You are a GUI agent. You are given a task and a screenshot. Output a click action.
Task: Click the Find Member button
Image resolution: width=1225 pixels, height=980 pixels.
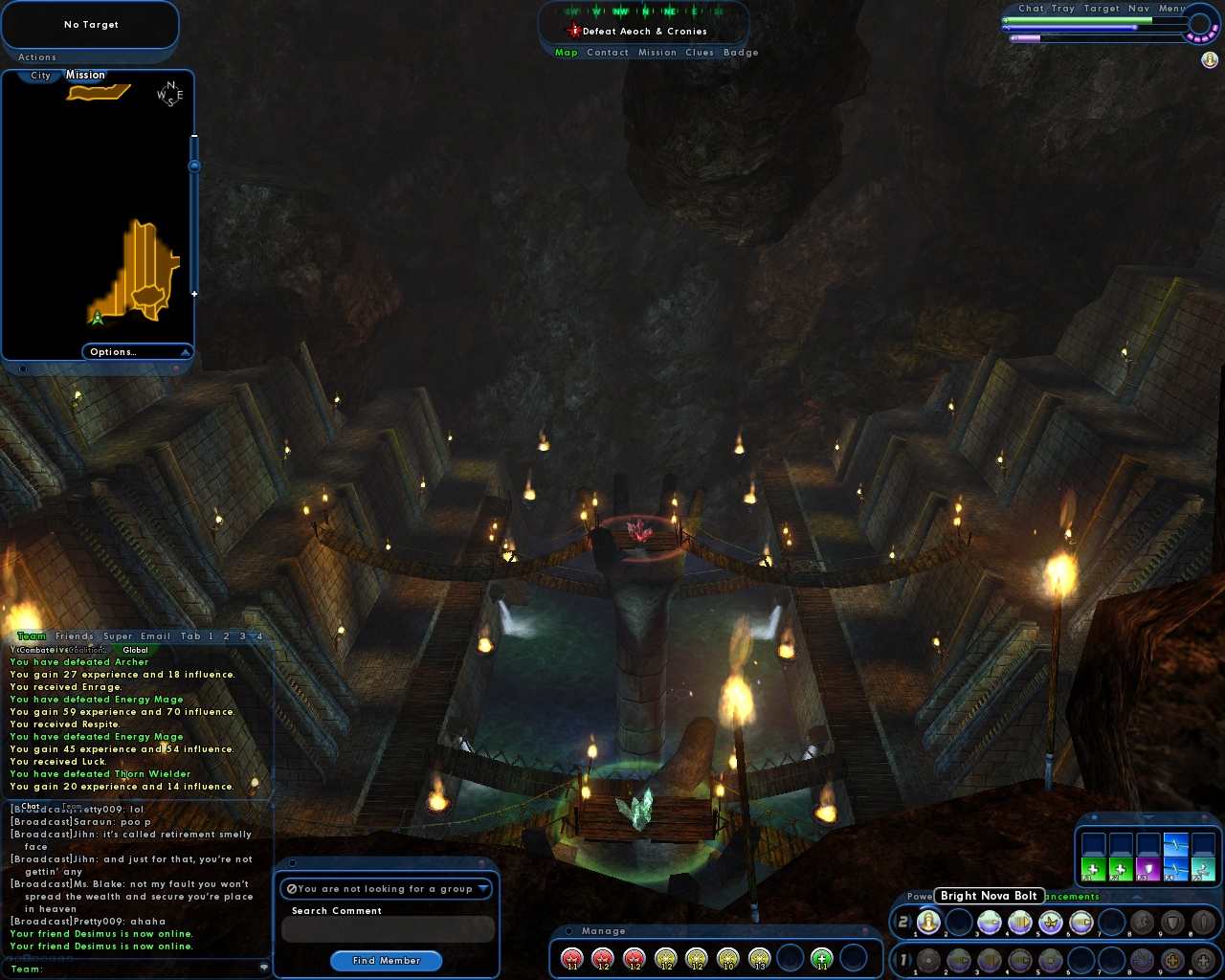(x=386, y=961)
